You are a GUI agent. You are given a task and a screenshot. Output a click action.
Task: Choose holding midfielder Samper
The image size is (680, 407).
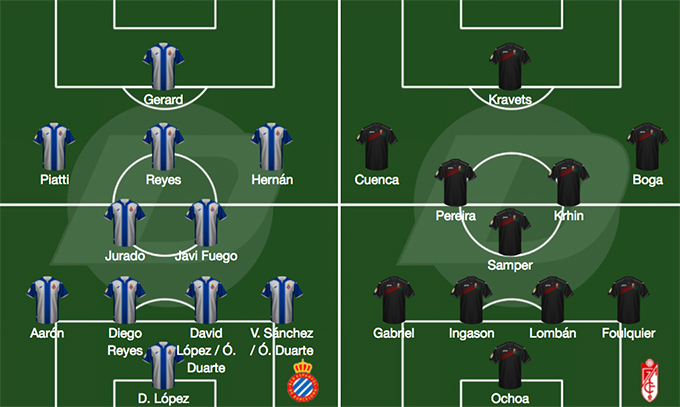510,232
